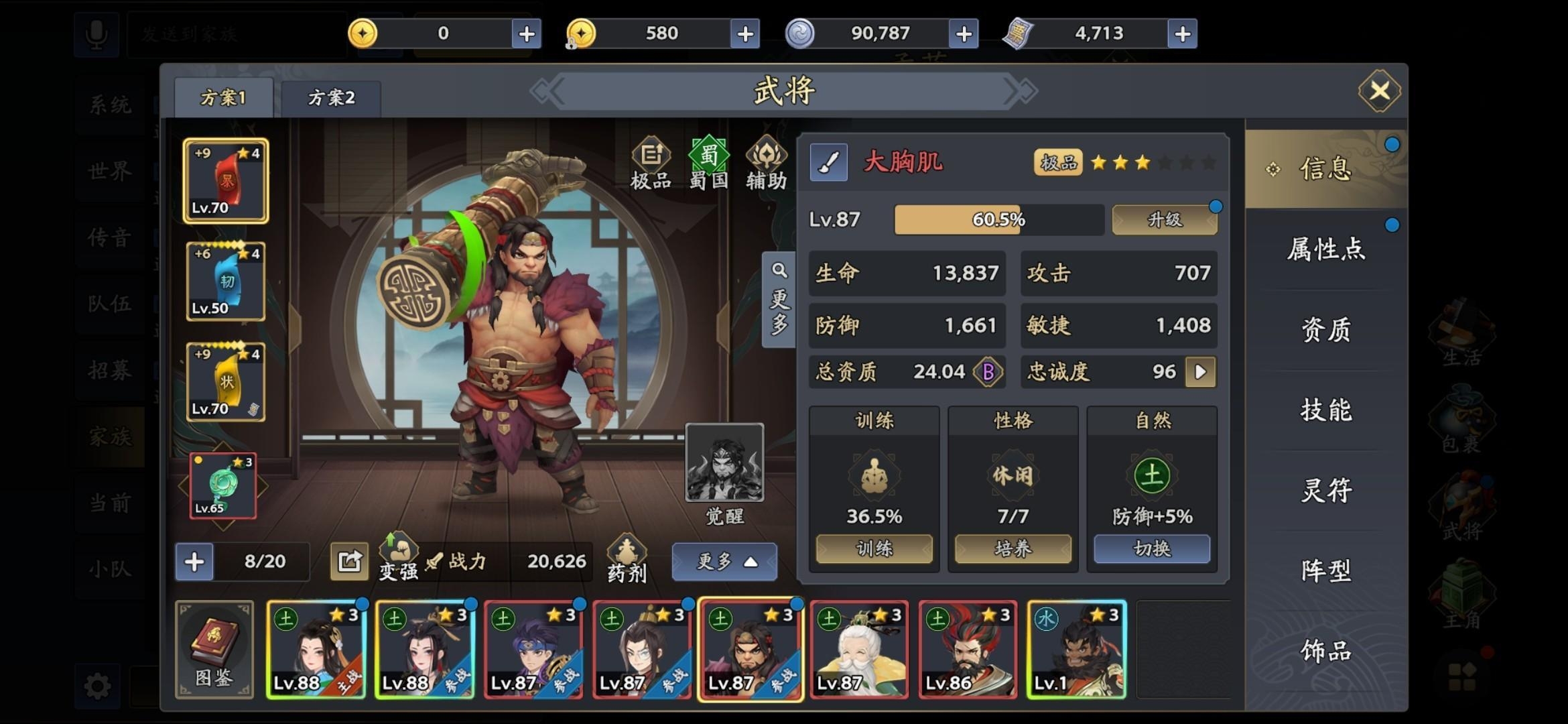
Task: Open the 饰品 accessories section
Action: coord(1325,650)
